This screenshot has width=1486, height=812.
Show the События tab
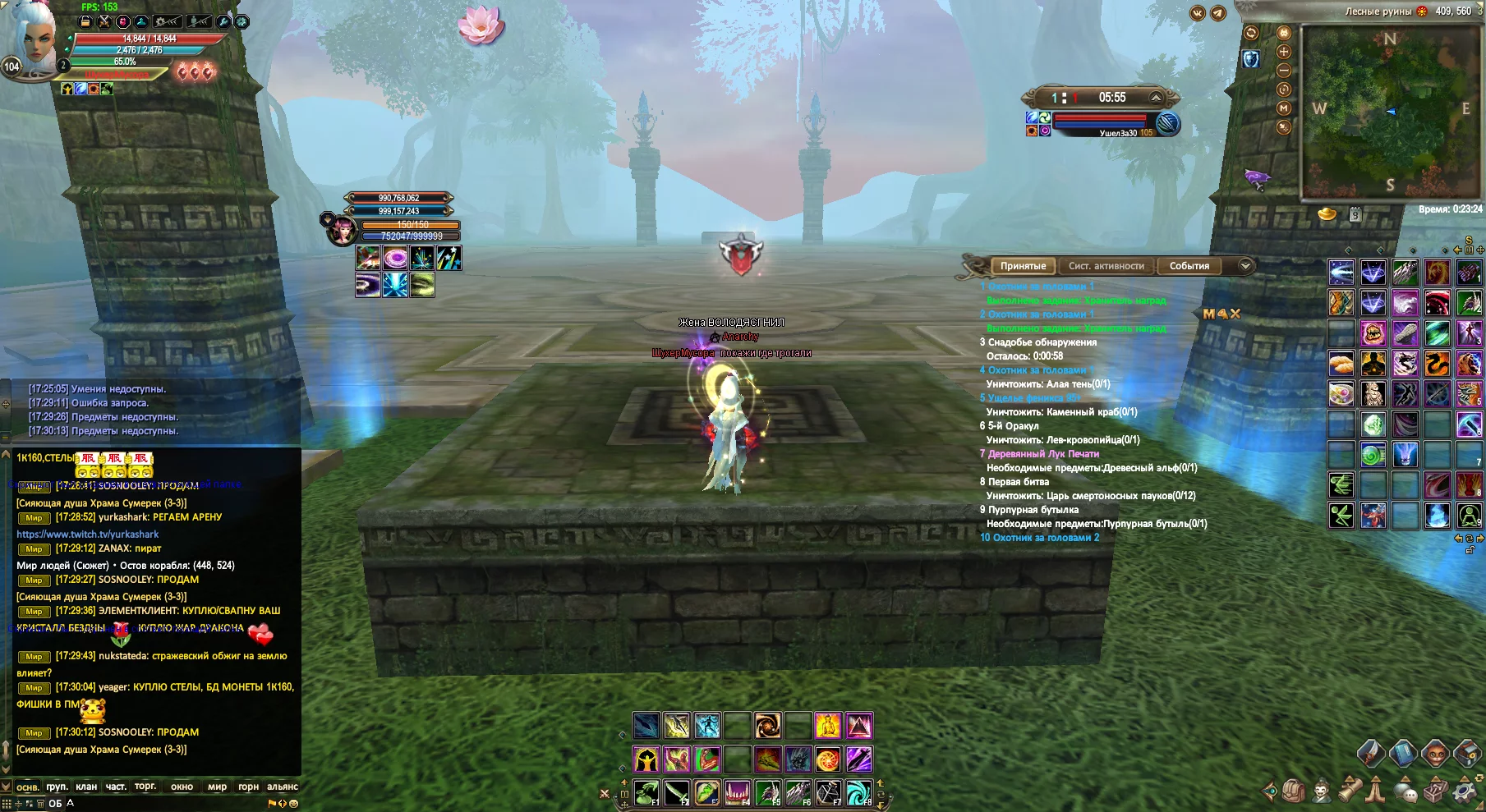(1189, 266)
